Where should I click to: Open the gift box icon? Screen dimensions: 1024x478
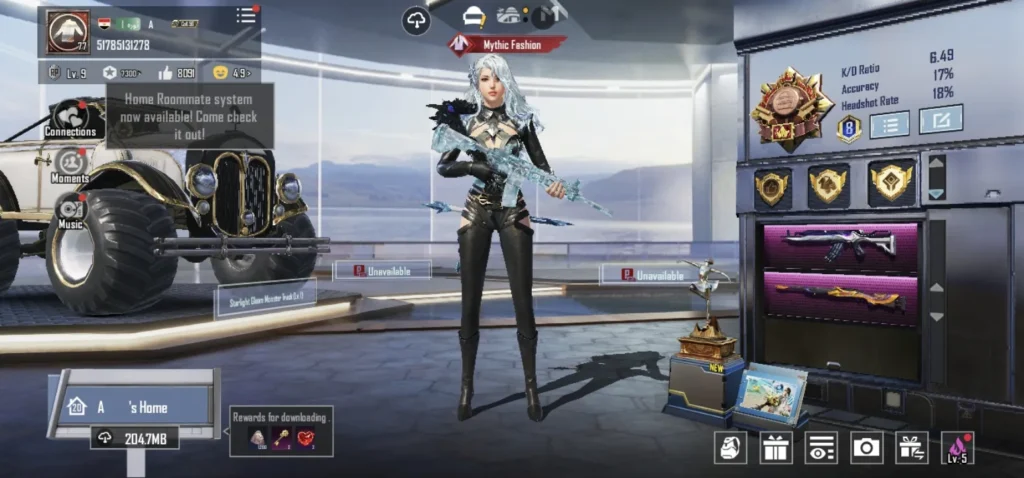(775, 447)
